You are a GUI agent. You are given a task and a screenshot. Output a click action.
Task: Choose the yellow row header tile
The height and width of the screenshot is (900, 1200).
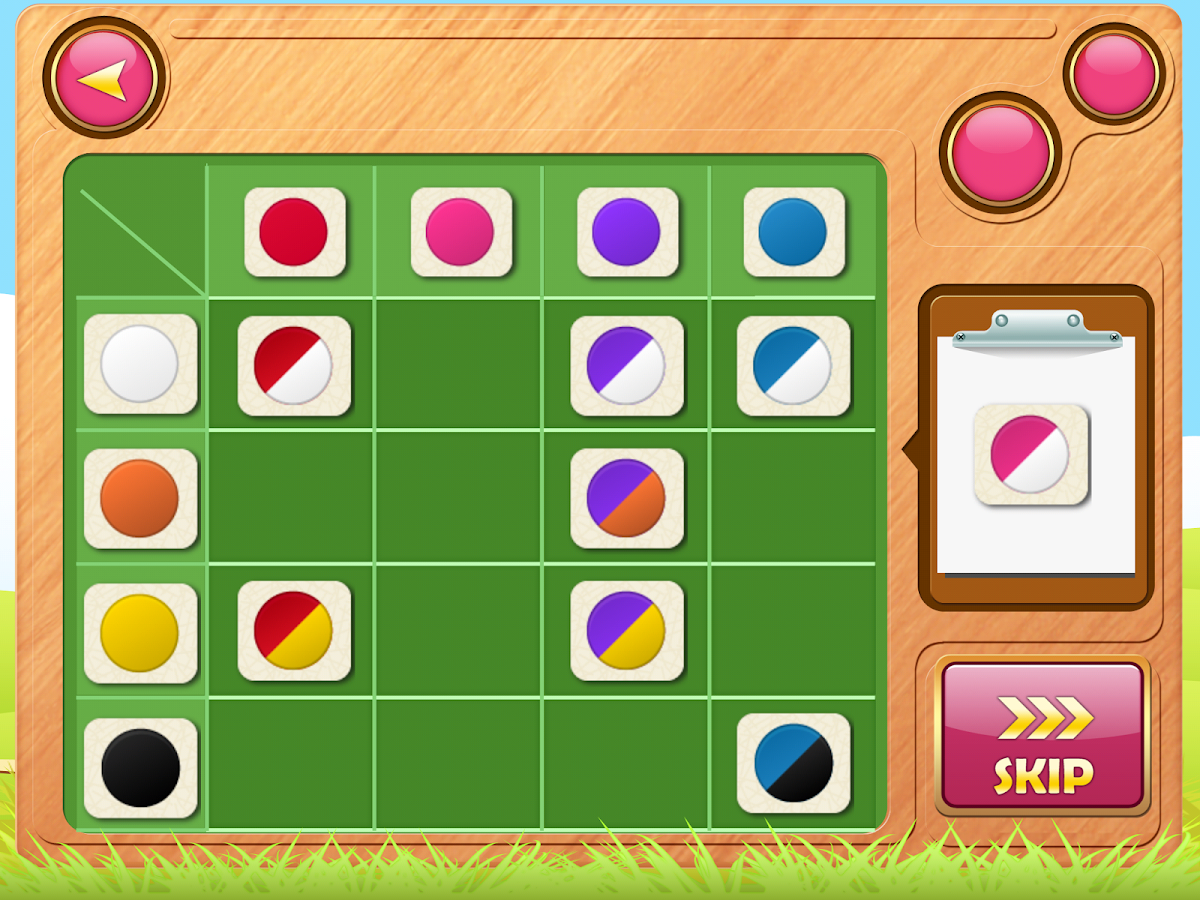coord(140,633)
